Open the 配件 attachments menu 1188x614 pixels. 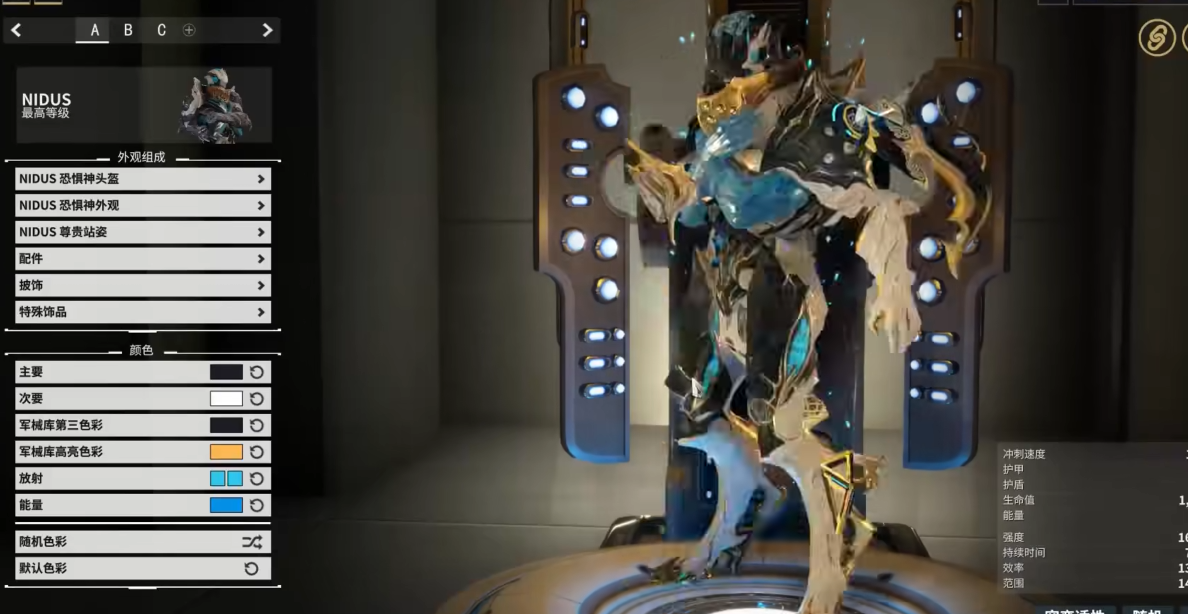(143, 259)
